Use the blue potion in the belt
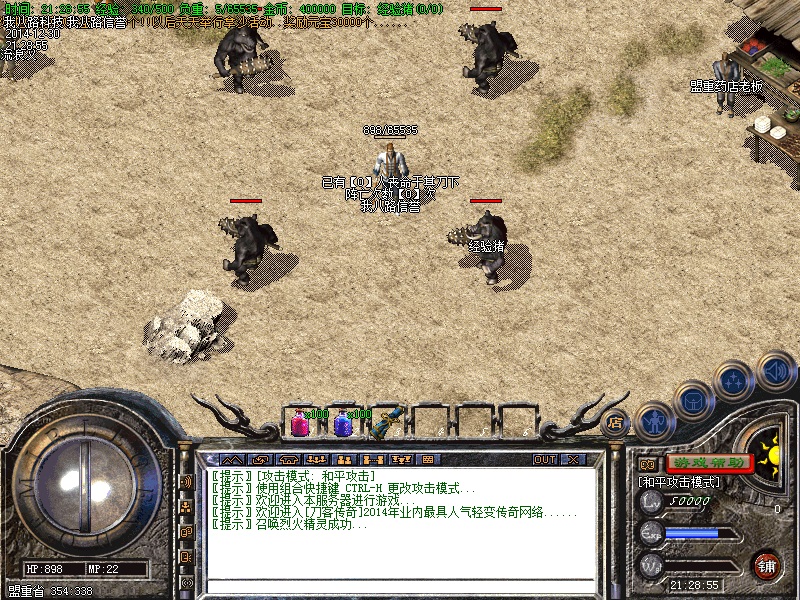 [343, 423]
